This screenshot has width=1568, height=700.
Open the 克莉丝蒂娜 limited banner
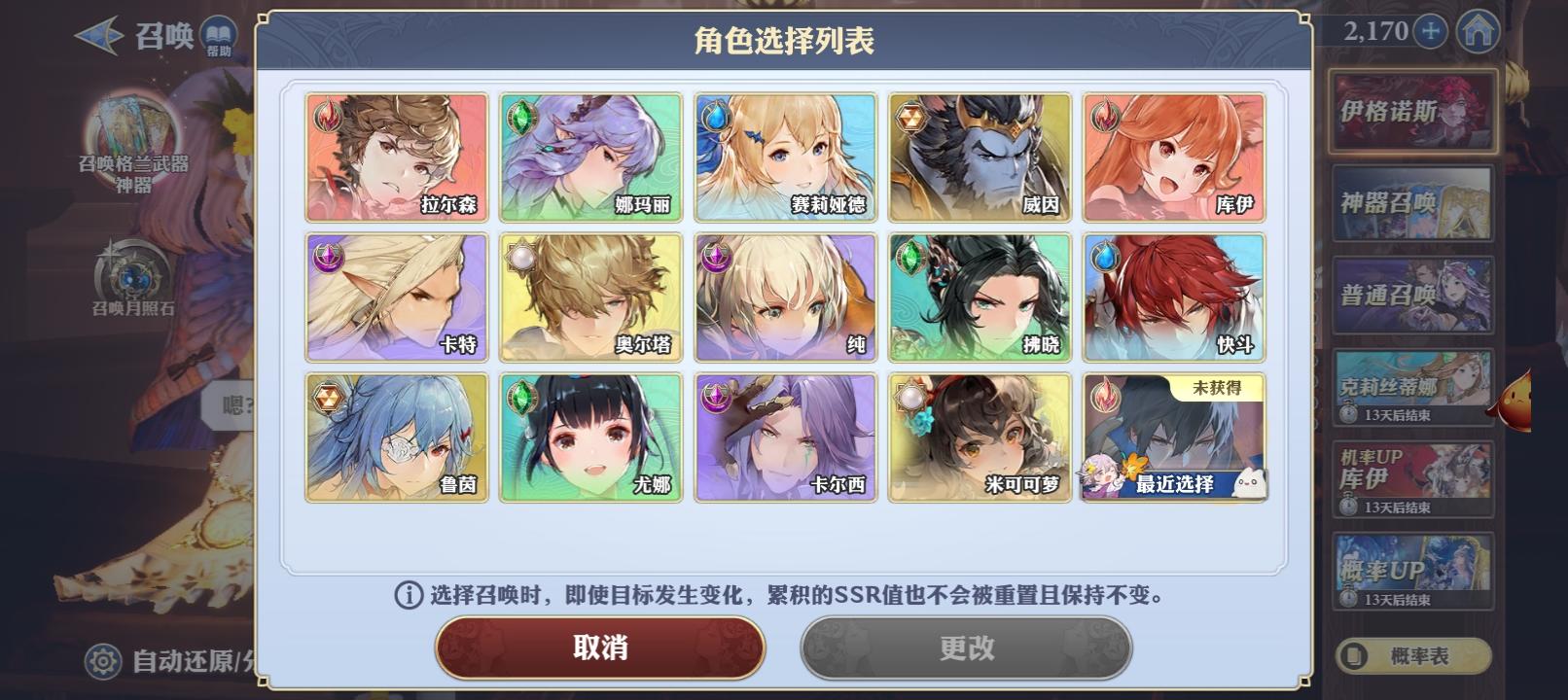[1410, 387]
